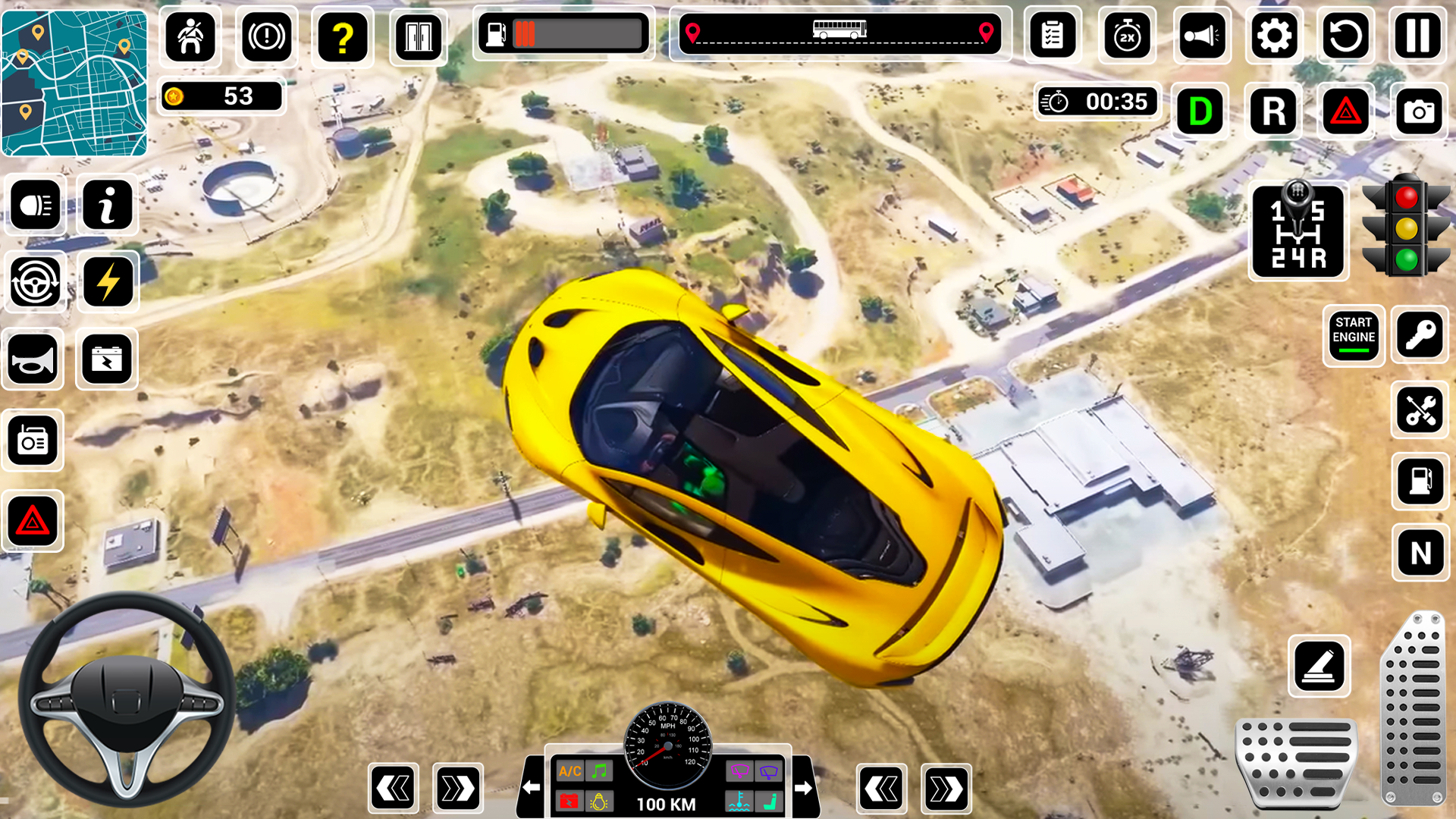Open the gearbox shifter panel

tap(1298, 230)
